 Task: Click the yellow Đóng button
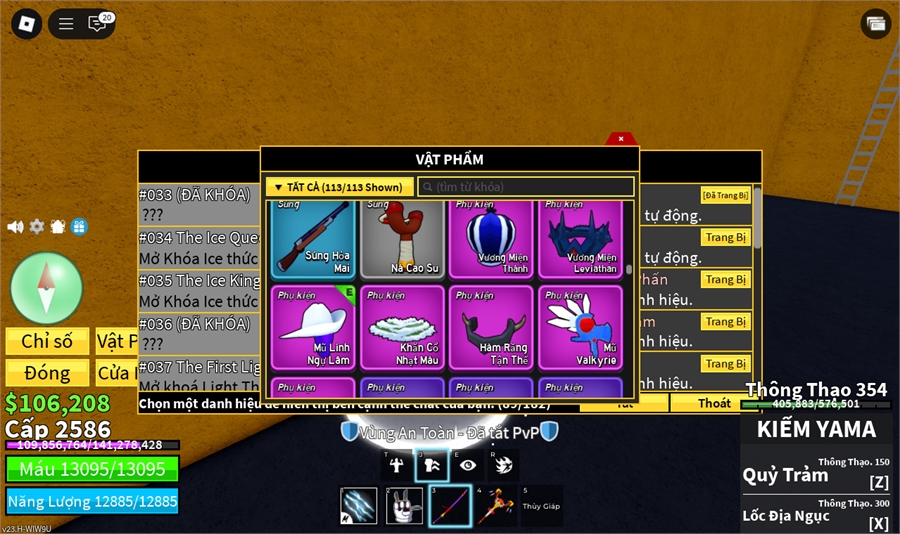click(47, 373)
